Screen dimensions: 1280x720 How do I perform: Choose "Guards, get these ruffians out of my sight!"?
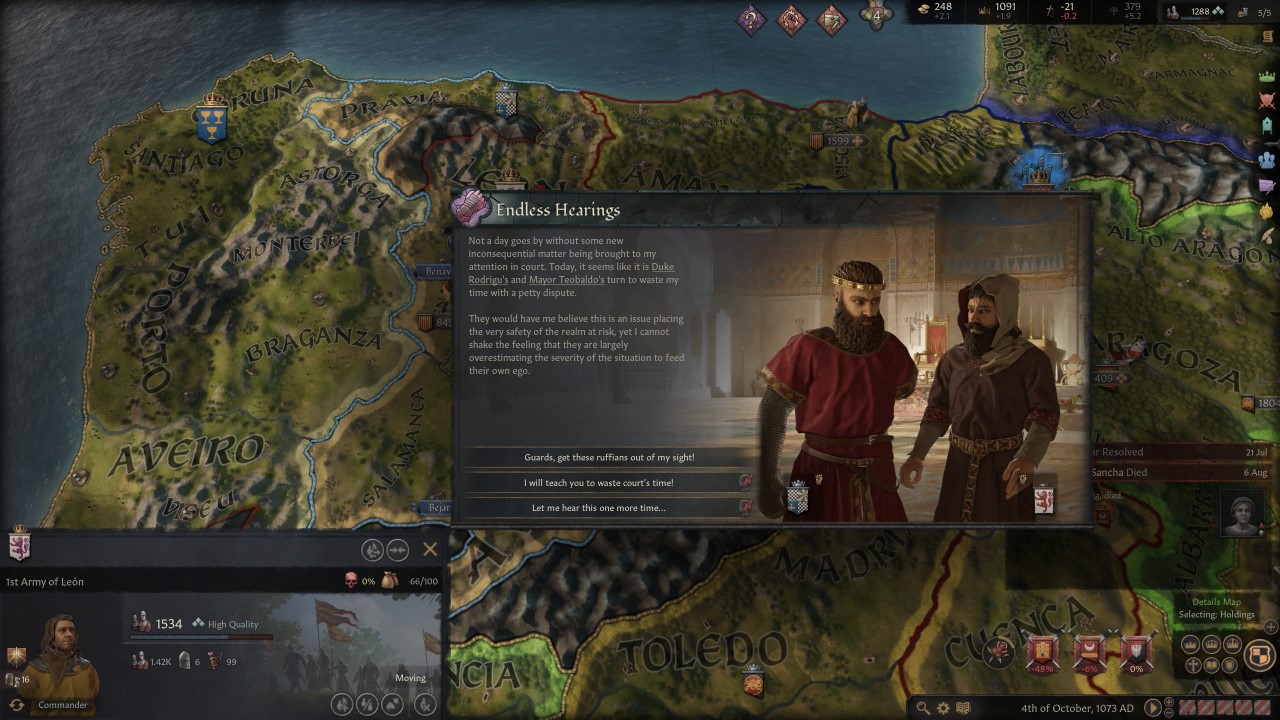pyautogui.click(x=609, y=457)
